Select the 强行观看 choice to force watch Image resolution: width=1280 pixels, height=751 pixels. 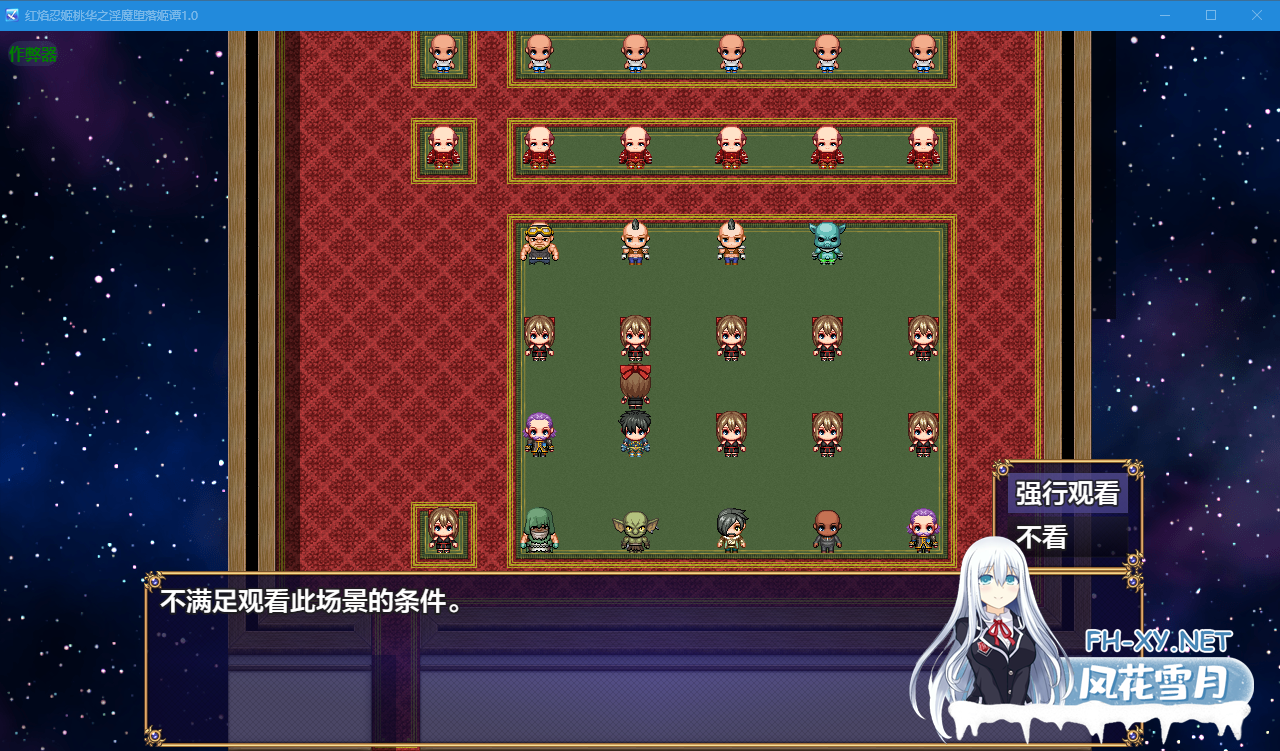(x=1068, y=494)
